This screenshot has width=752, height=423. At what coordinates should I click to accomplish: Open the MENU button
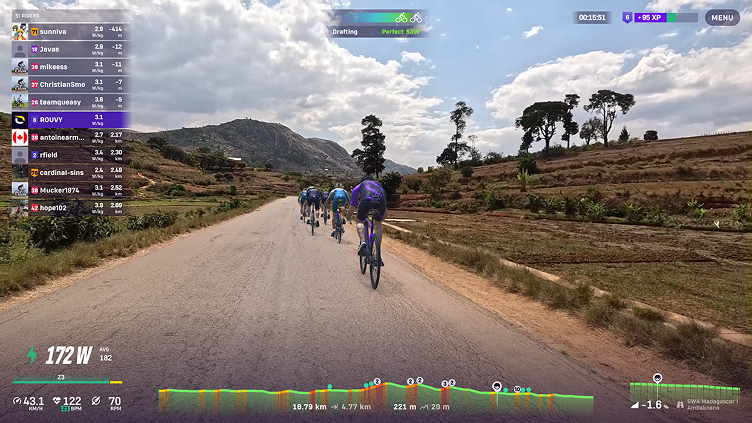coord(722,17)
